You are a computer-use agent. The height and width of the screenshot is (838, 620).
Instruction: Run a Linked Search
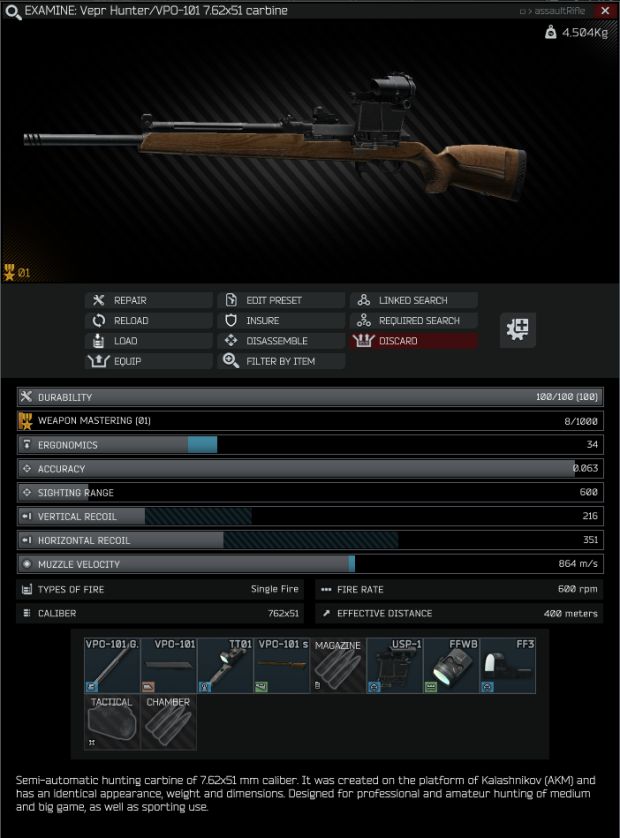(x=413, y=300)
